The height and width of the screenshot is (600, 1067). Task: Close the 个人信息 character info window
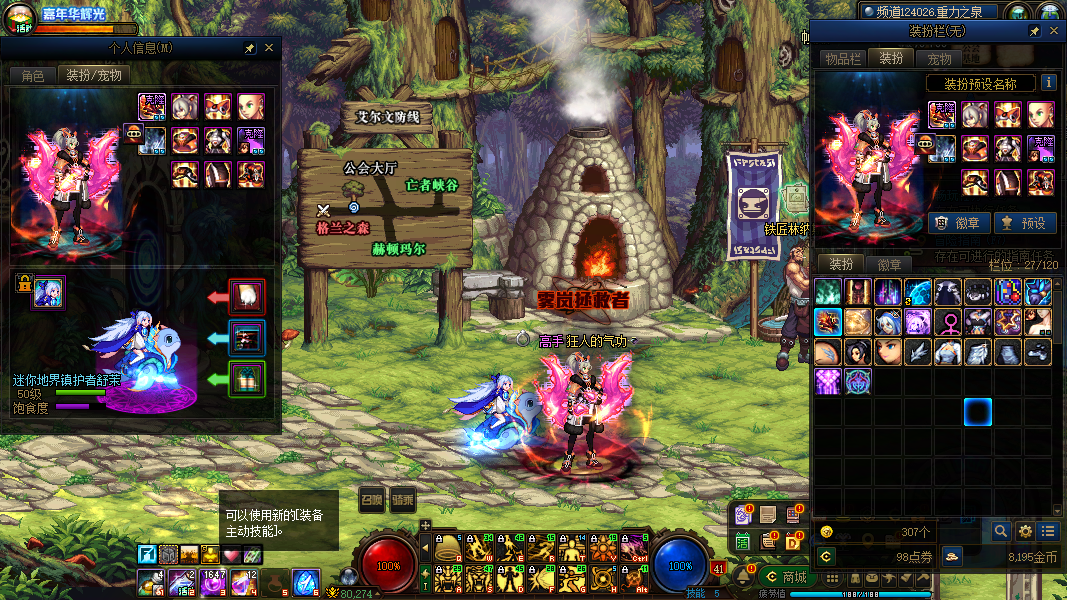(x=269, y=48)
